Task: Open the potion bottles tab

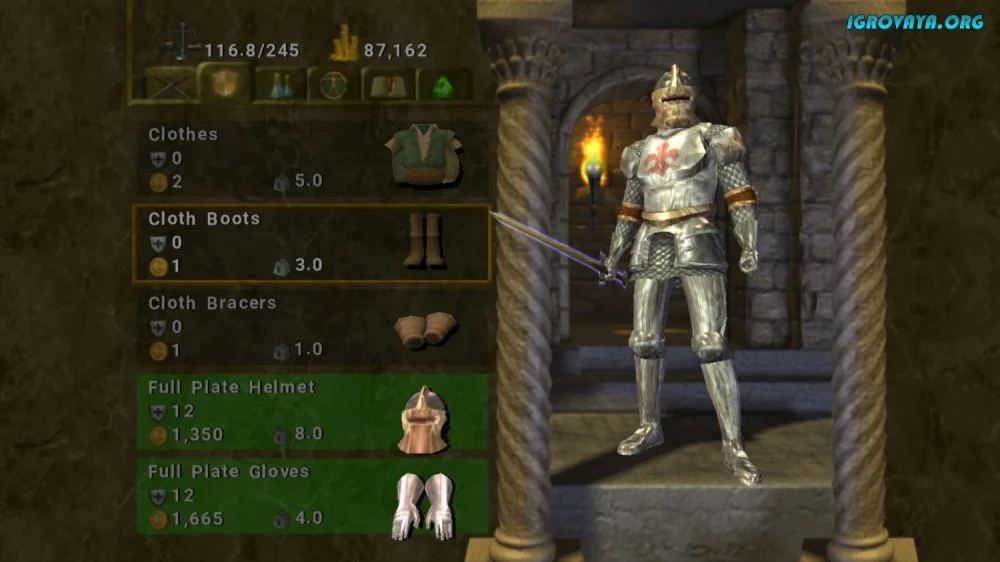Action: 279,85
